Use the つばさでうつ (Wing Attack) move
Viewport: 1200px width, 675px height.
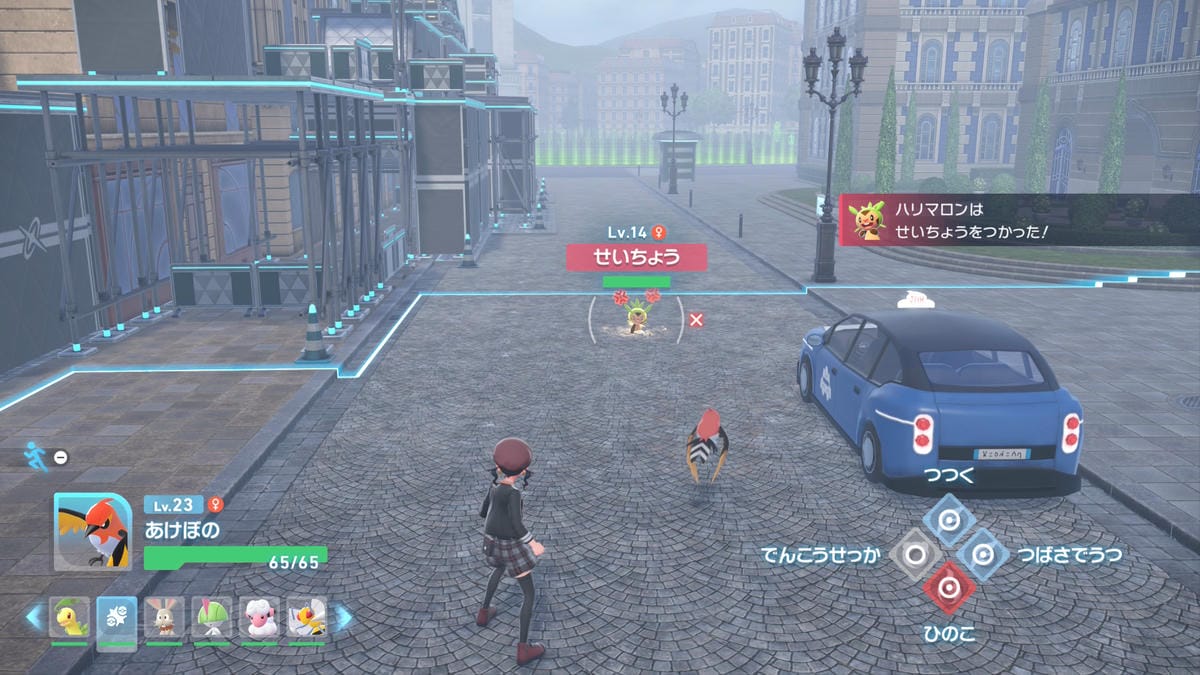click(x=983, y=554)
